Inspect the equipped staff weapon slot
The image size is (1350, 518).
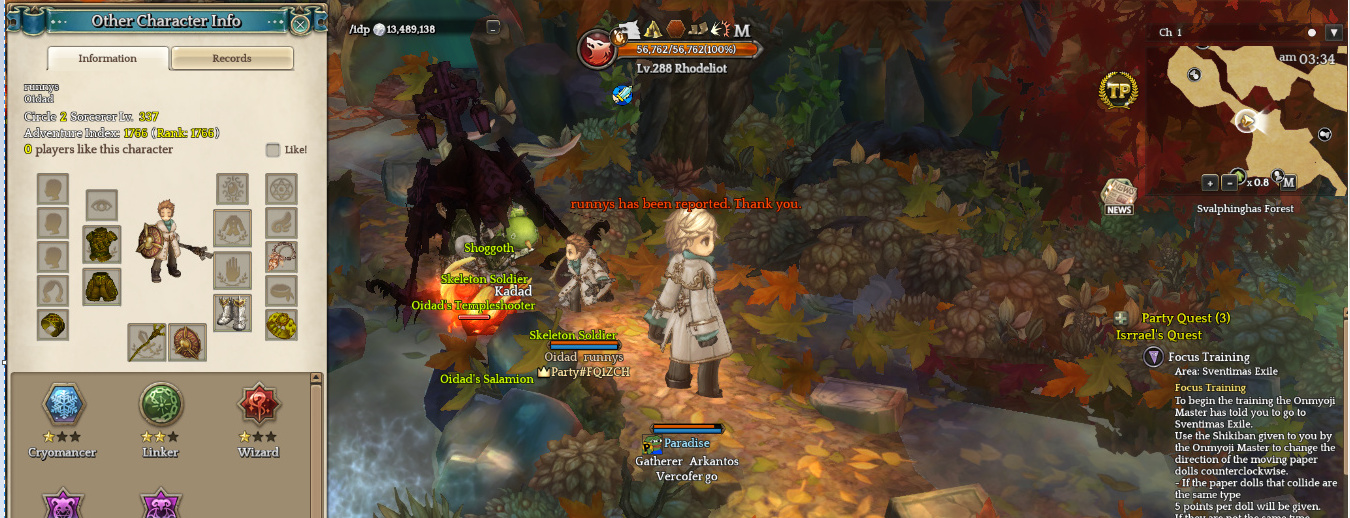coord(146,342)
